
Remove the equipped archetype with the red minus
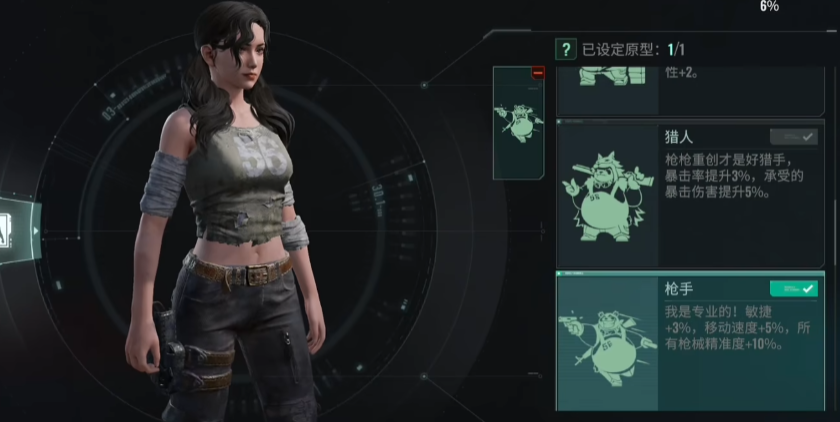click(x=538, y=73)
